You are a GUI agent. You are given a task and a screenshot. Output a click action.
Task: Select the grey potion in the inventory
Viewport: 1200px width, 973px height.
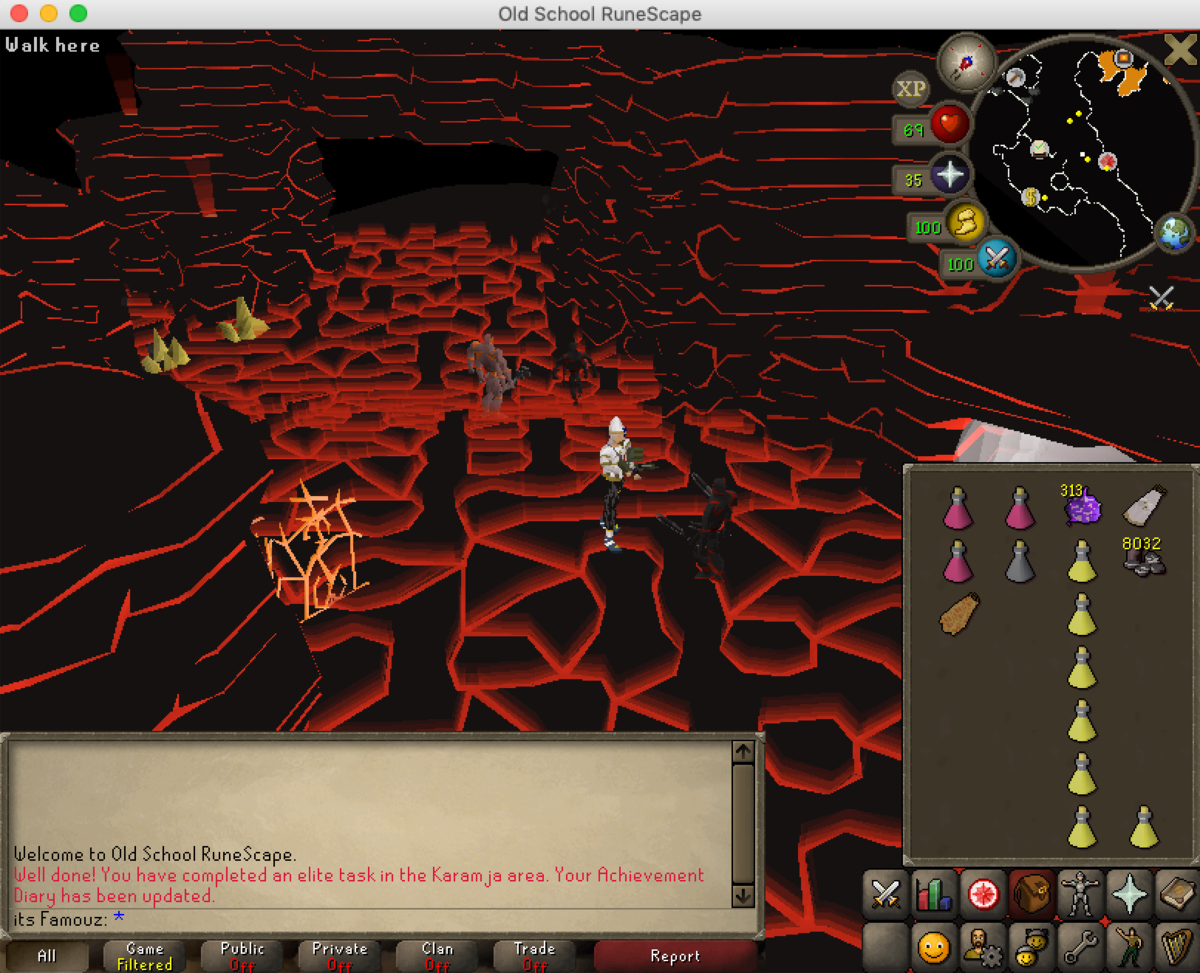1019,560
